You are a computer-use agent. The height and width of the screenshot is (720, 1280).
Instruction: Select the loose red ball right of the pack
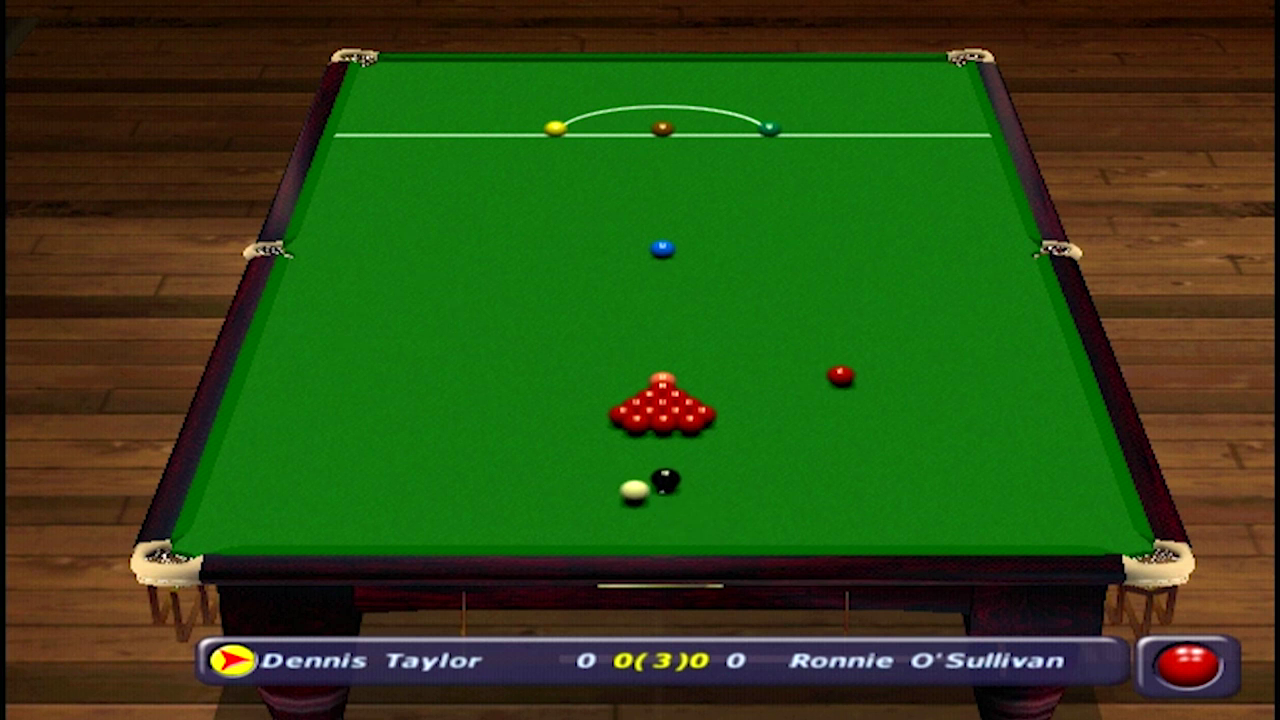(840, 374)
